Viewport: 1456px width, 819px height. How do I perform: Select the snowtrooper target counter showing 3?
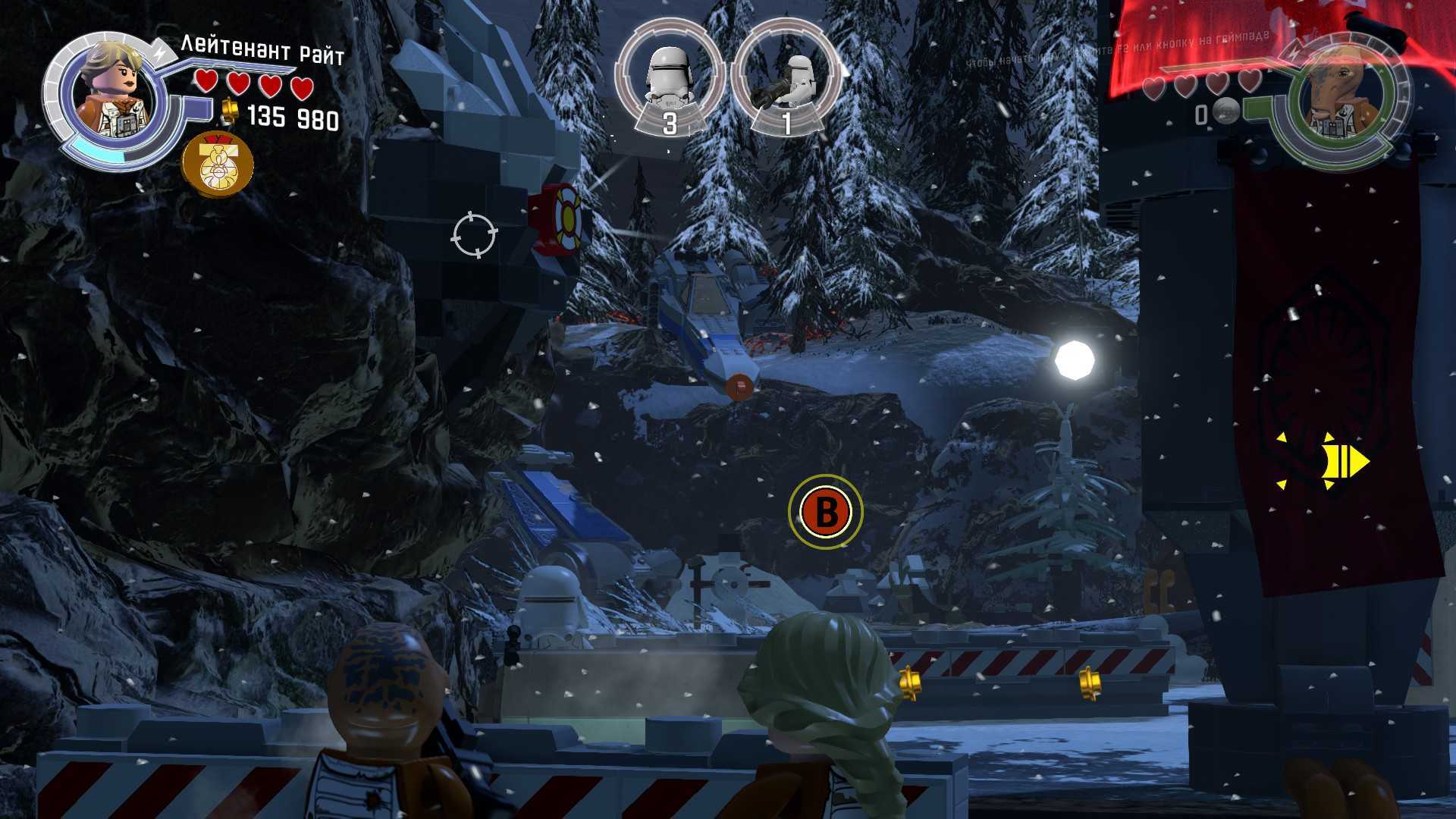[669, 80]
